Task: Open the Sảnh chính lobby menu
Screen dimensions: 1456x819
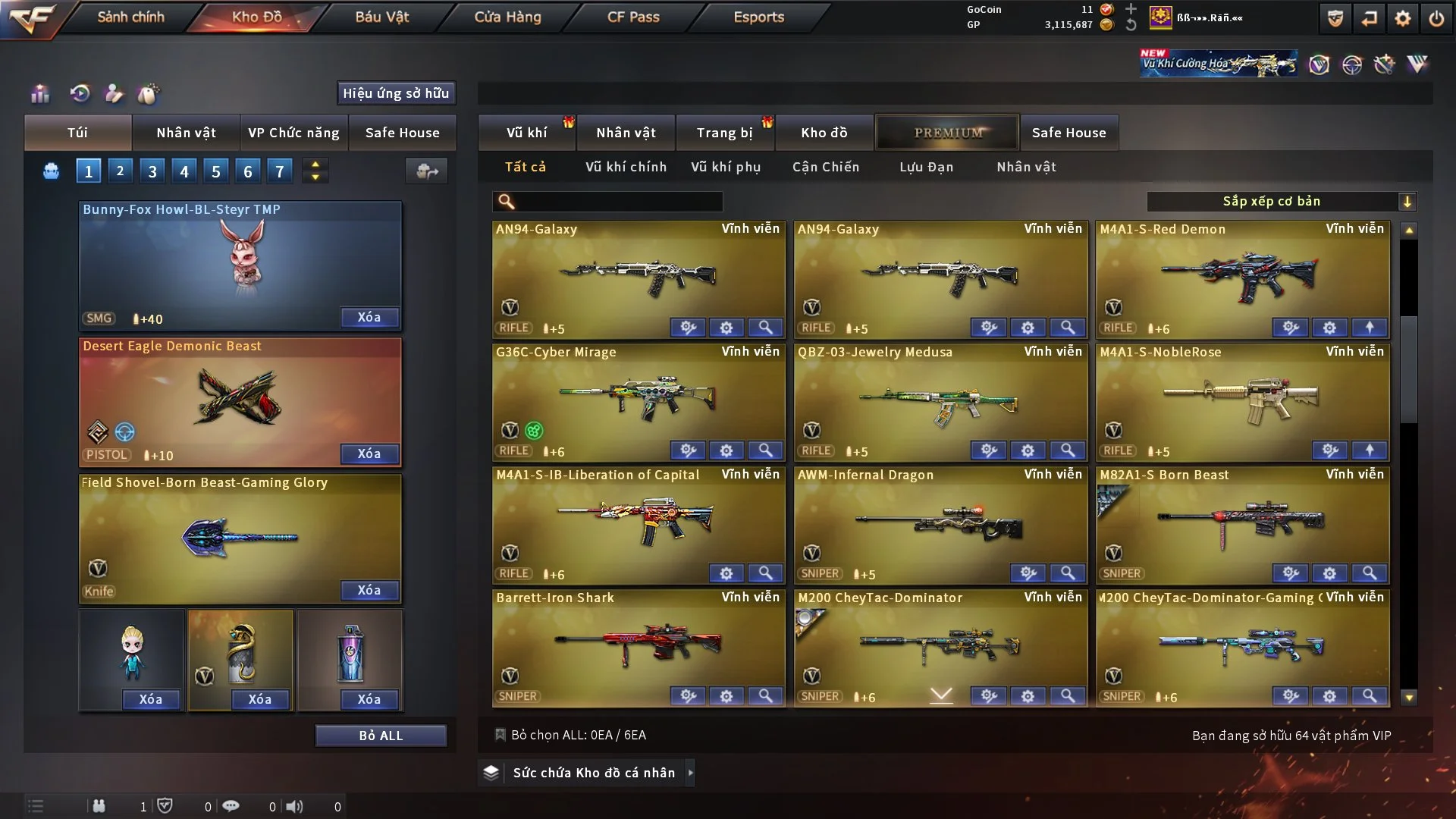Action: coord(130,17)
